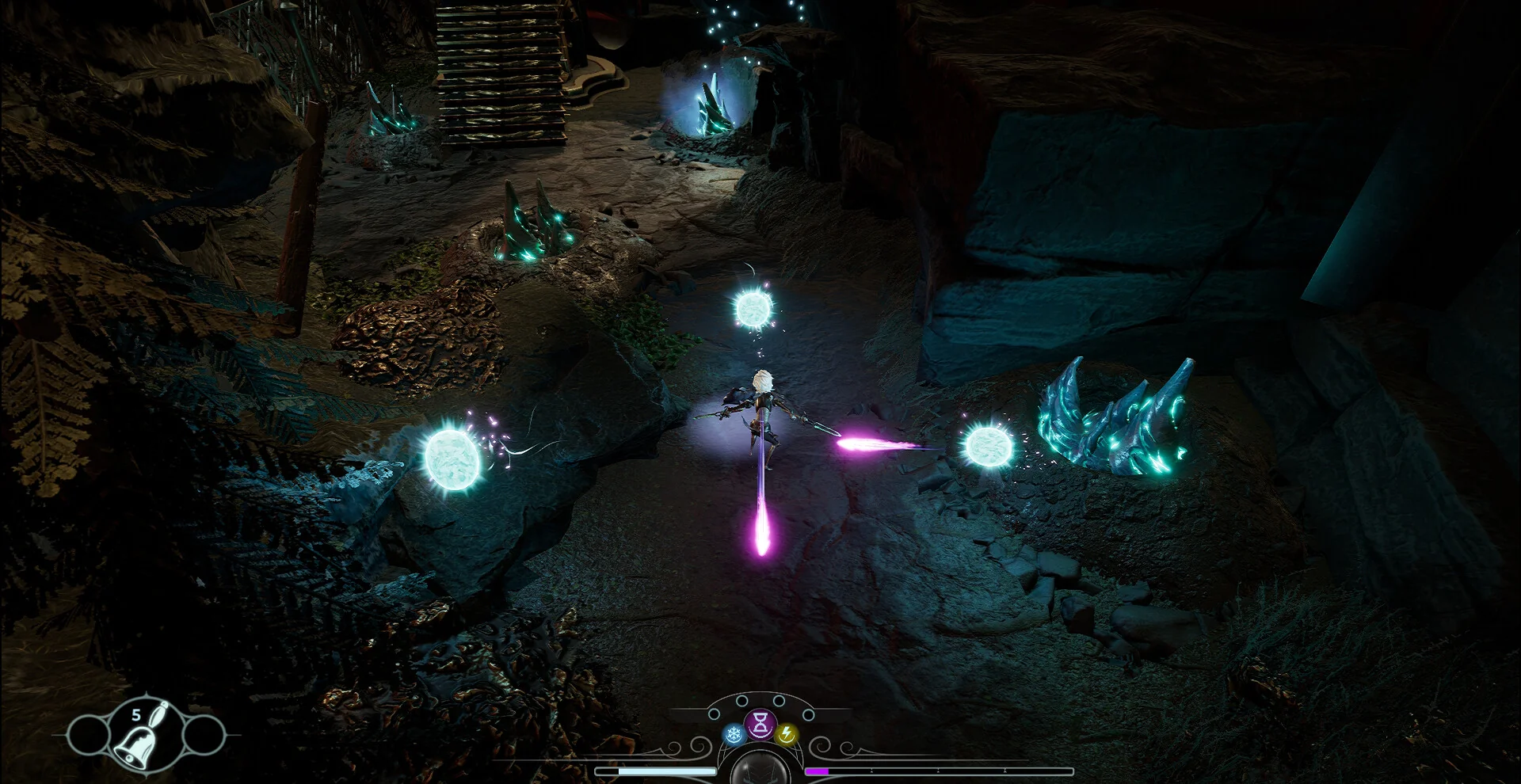Click the dark character portrait orb
Viewport: 1521px width, 784px height.
click(x=760, y=768)
